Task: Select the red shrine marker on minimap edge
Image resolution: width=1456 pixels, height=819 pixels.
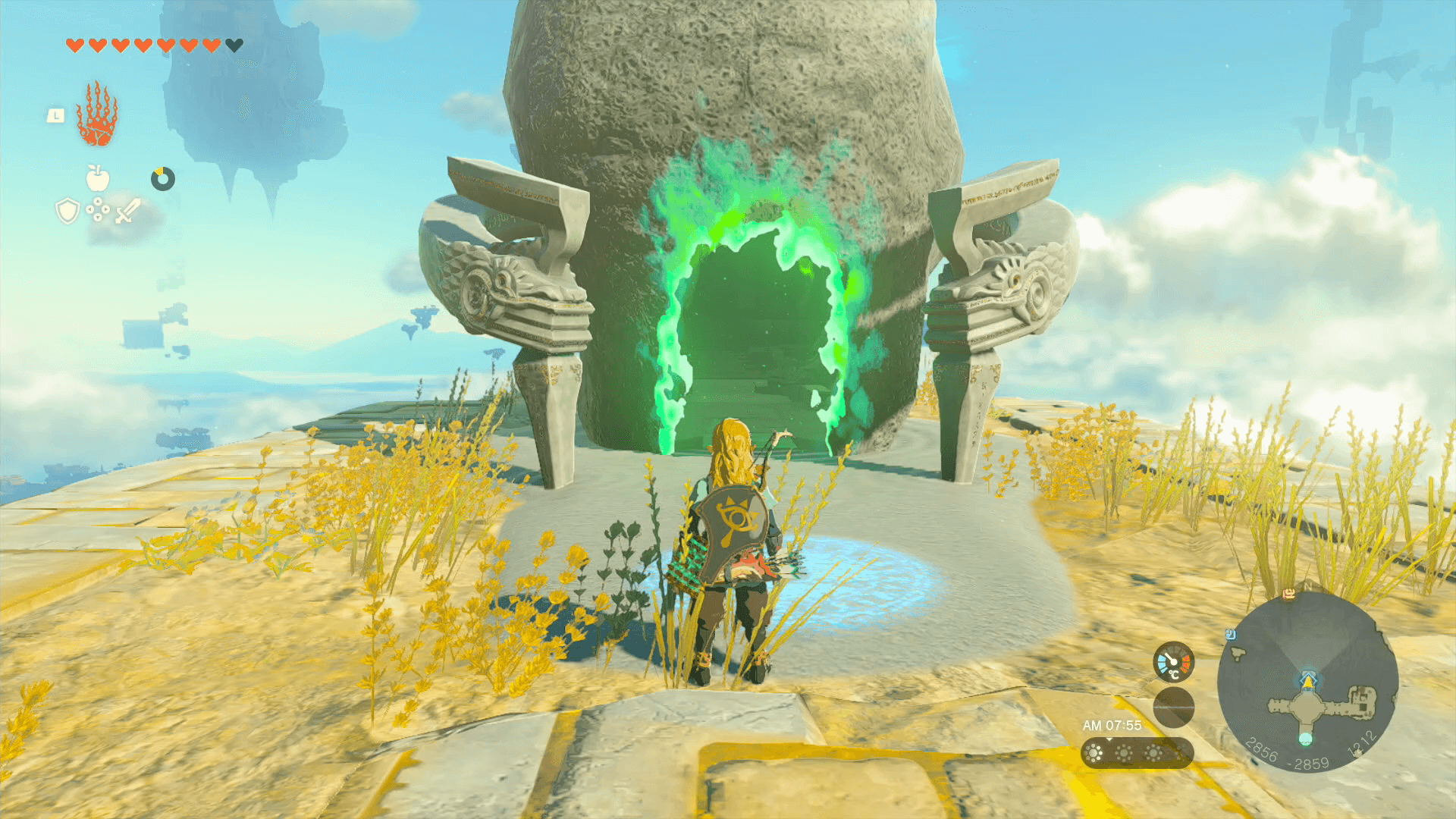Action: [x=1288, y=595]
